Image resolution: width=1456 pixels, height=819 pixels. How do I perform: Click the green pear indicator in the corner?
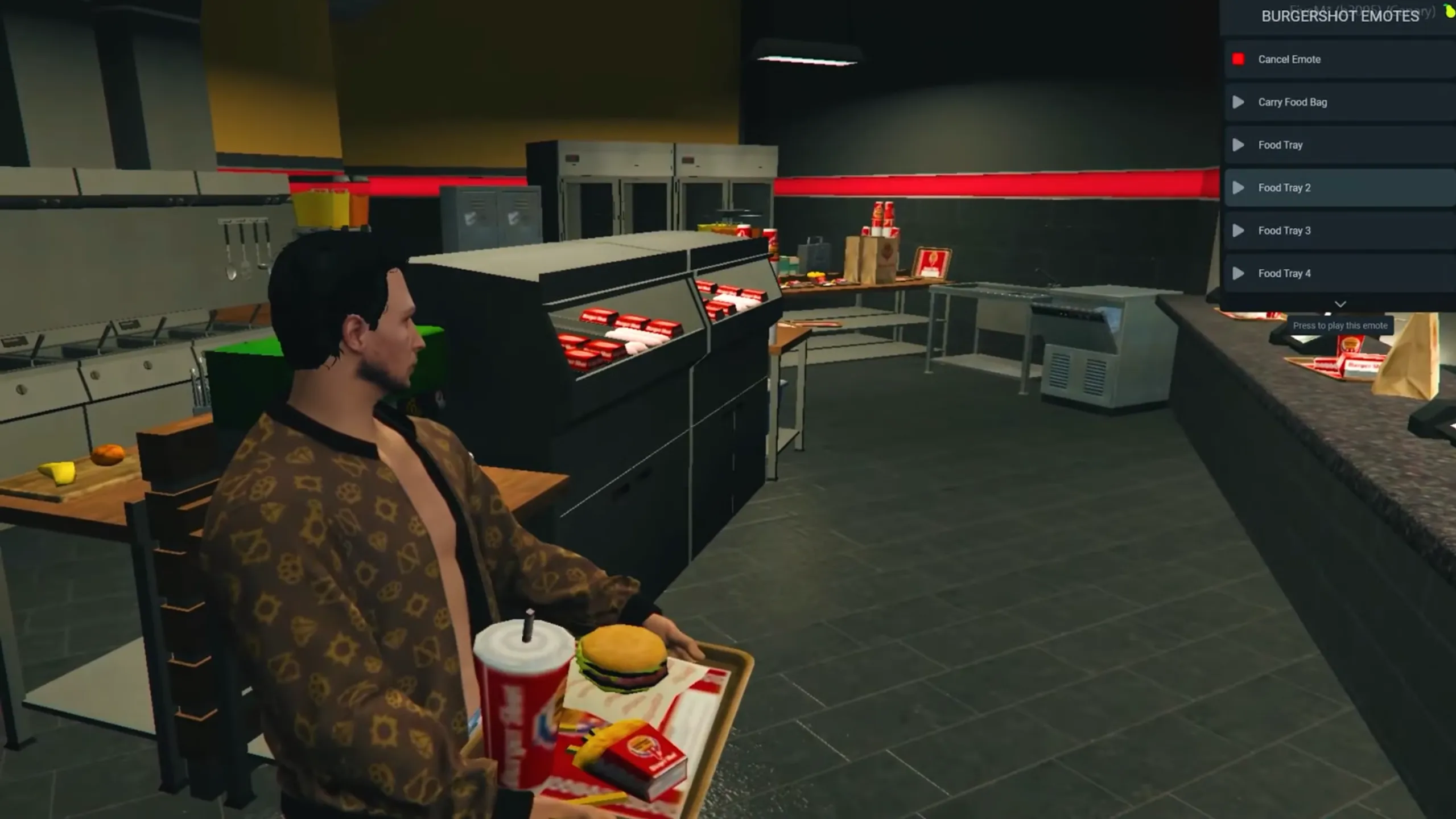(x=1449, y=10)
